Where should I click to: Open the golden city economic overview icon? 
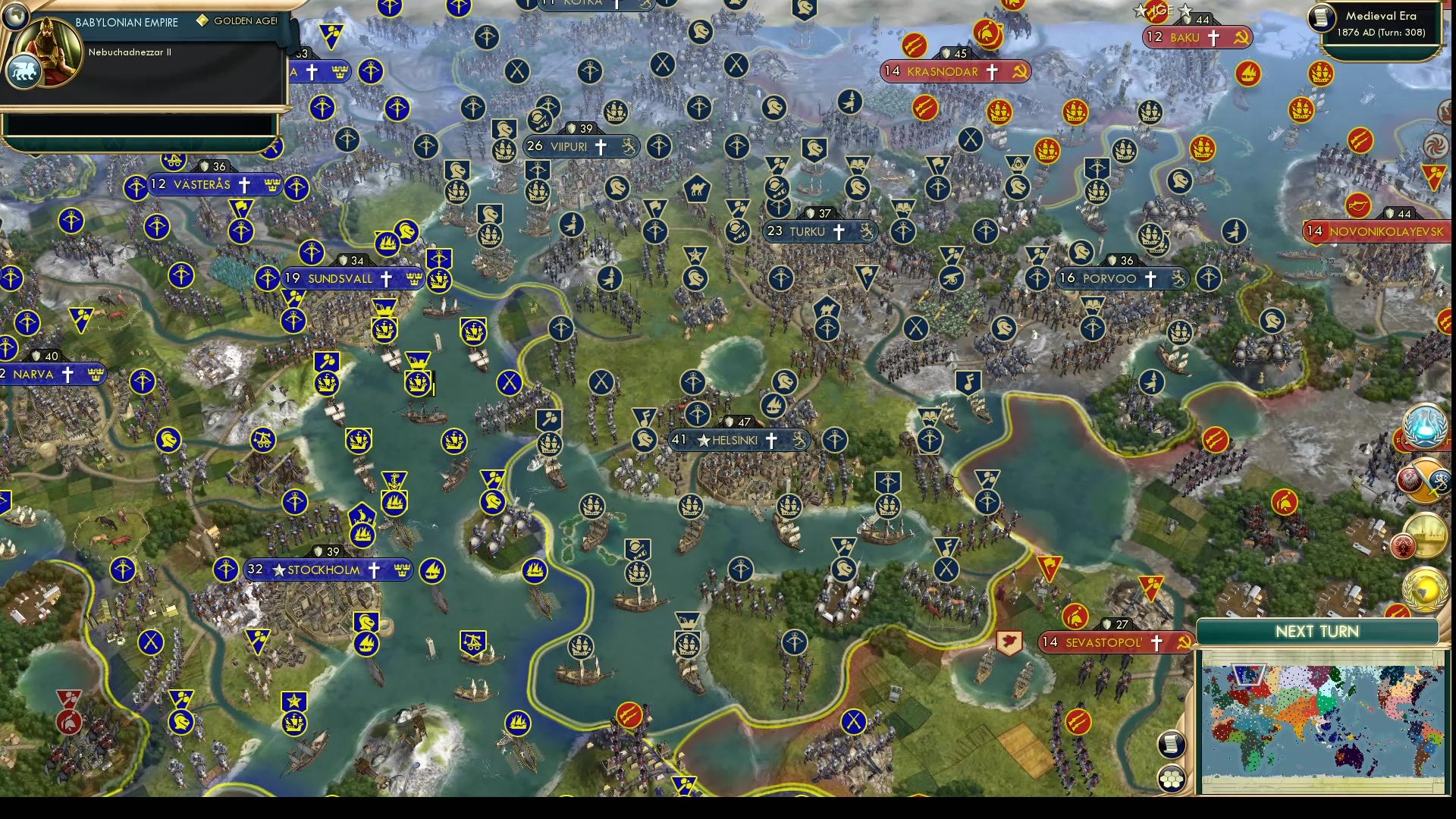1427,535
